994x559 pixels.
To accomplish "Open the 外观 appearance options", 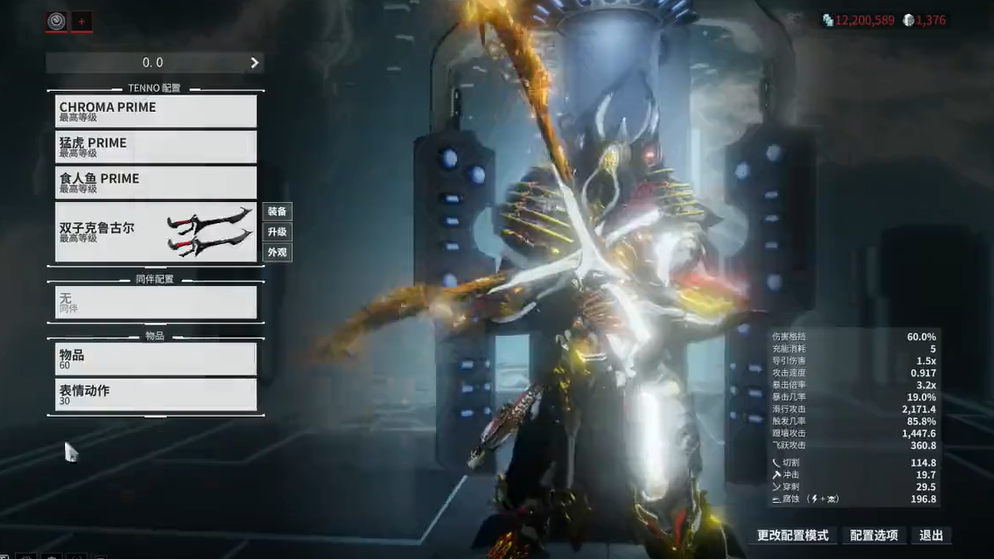I will coord(277,253).
